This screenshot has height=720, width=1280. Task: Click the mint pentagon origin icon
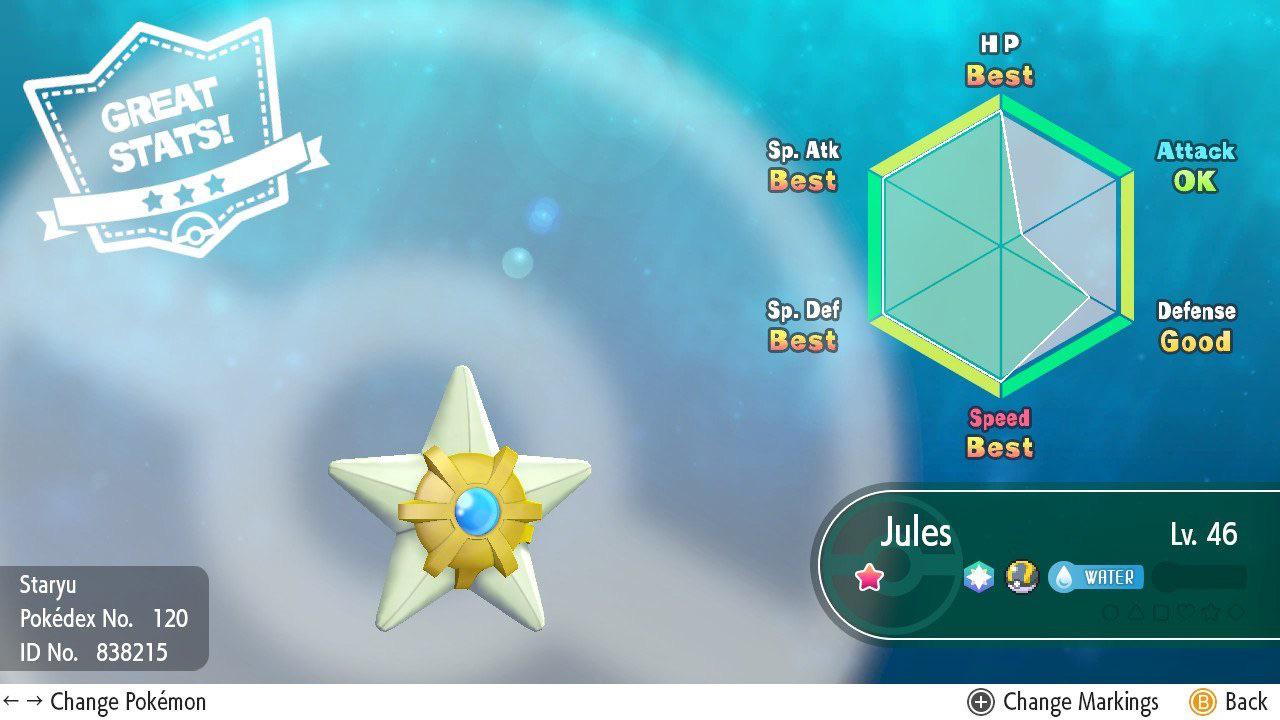pyautogui.click(x=976, y=576)
